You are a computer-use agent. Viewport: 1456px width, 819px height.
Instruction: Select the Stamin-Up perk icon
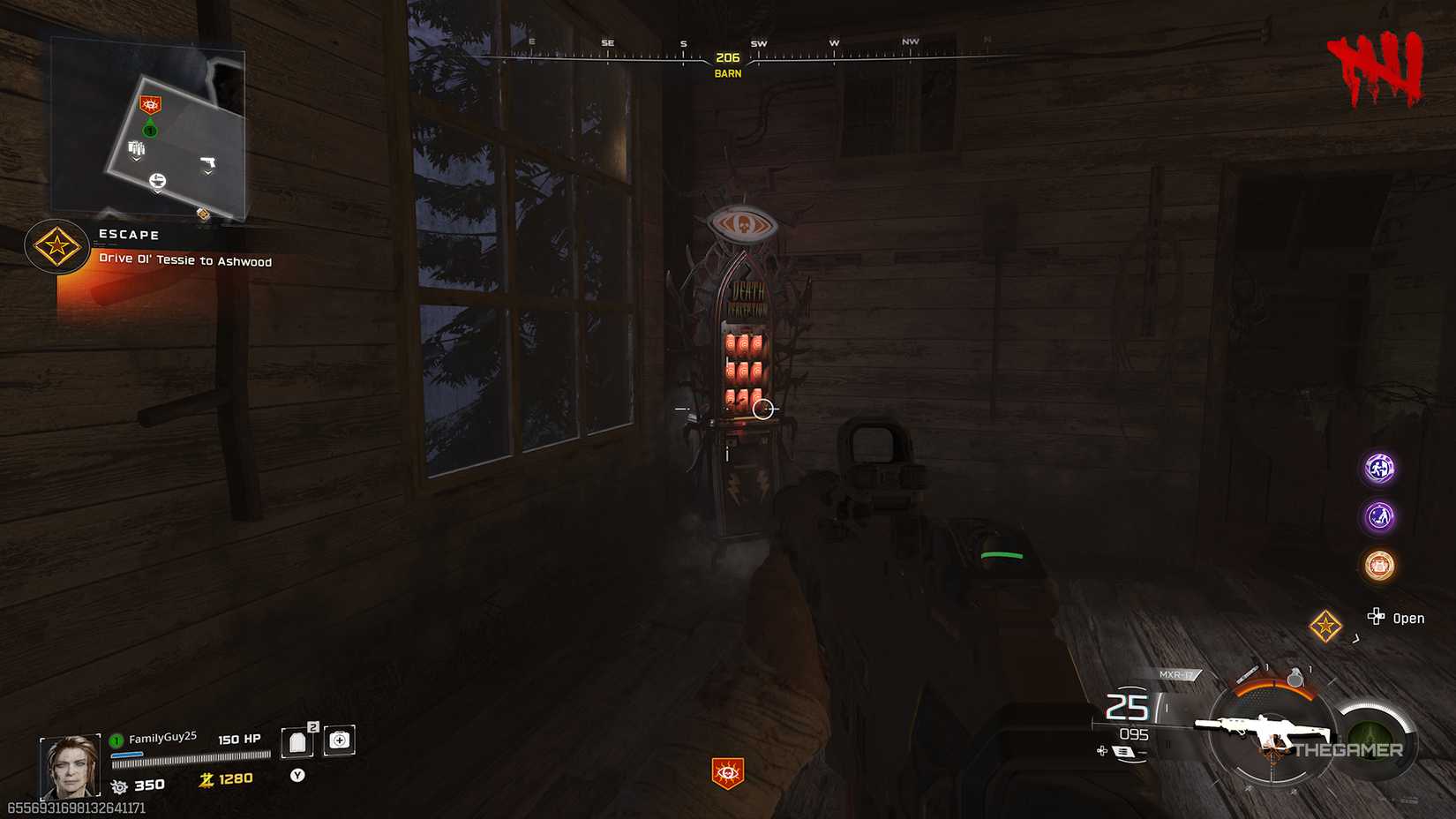point(1378,469)
